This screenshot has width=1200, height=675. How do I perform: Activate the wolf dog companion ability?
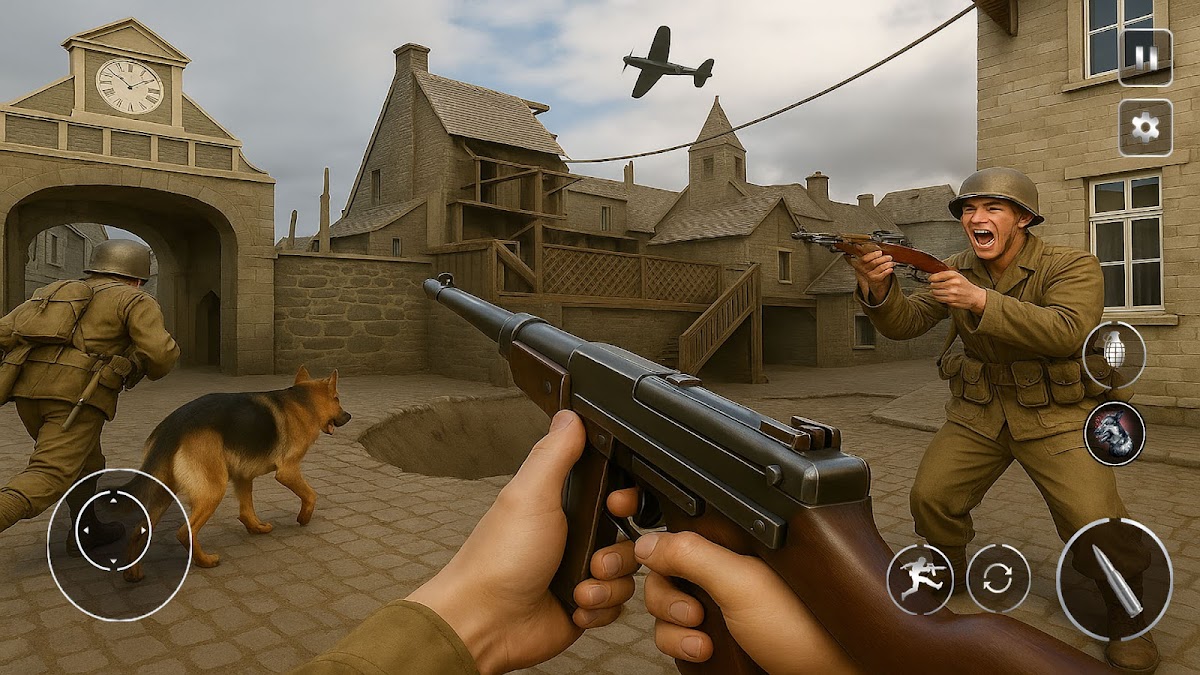click(x=1114, y=433)
